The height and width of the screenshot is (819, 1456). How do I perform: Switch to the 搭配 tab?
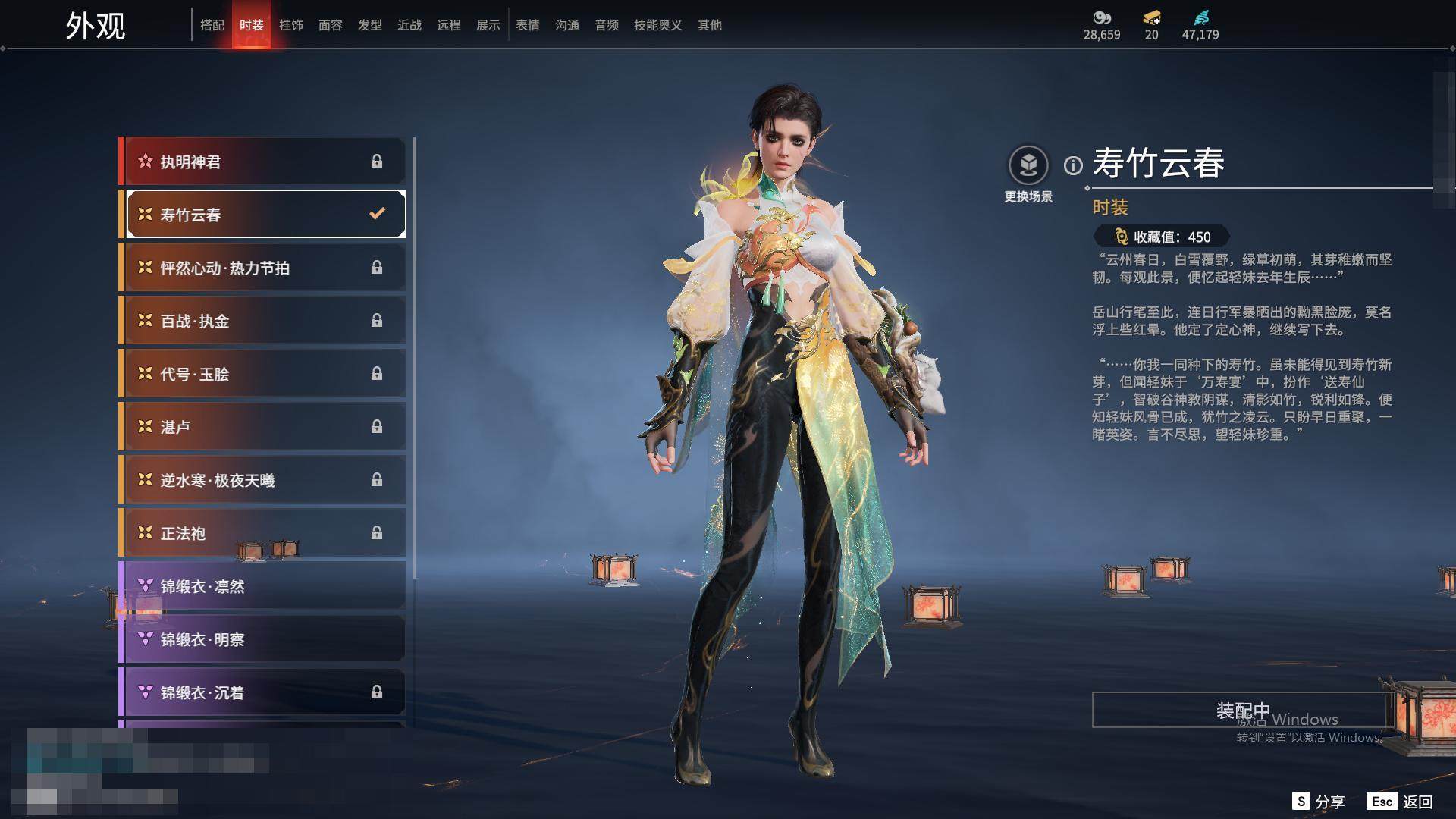[212, 25]
